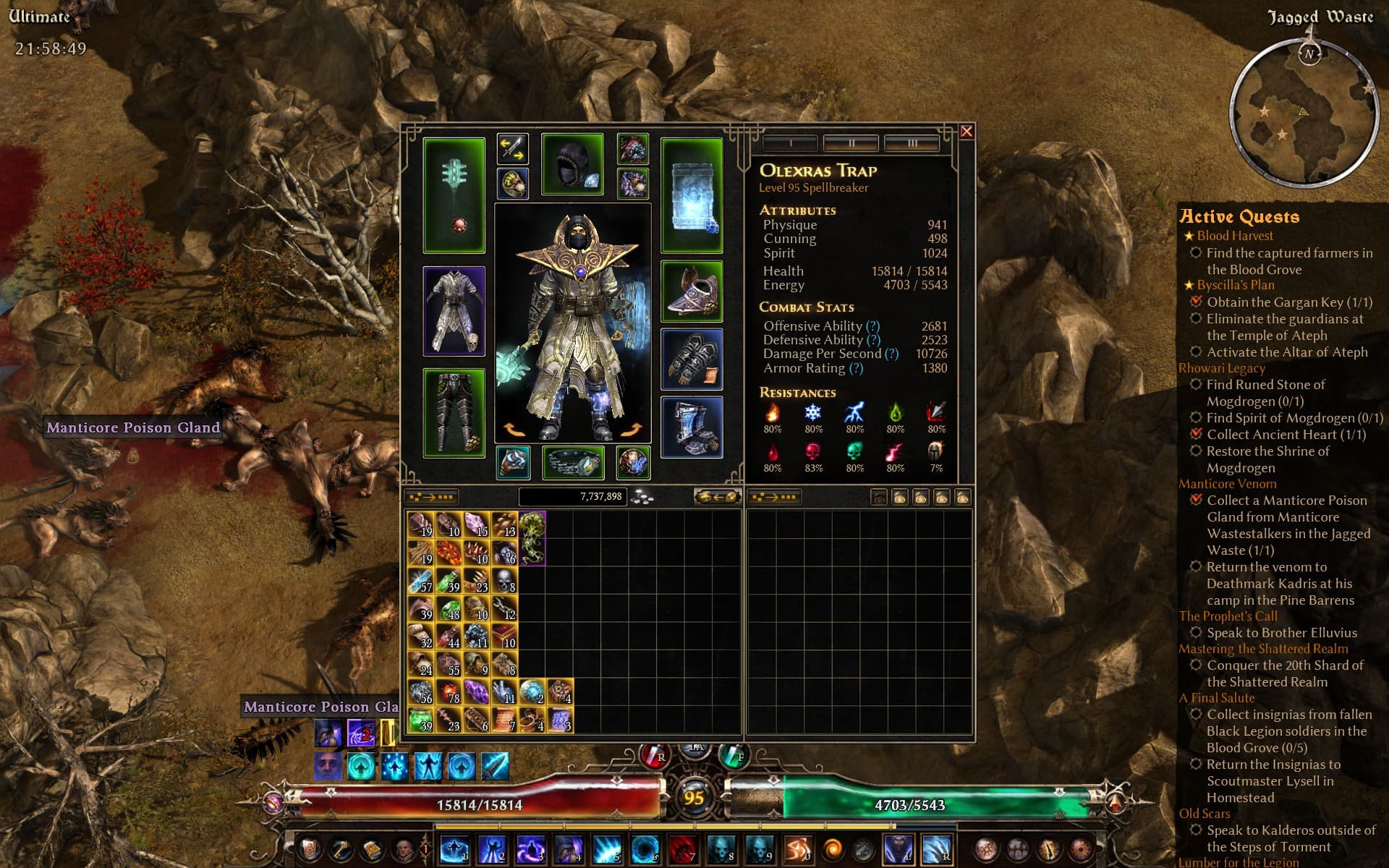Close the character window
1389x868 pixels.
tap(967, 132)
